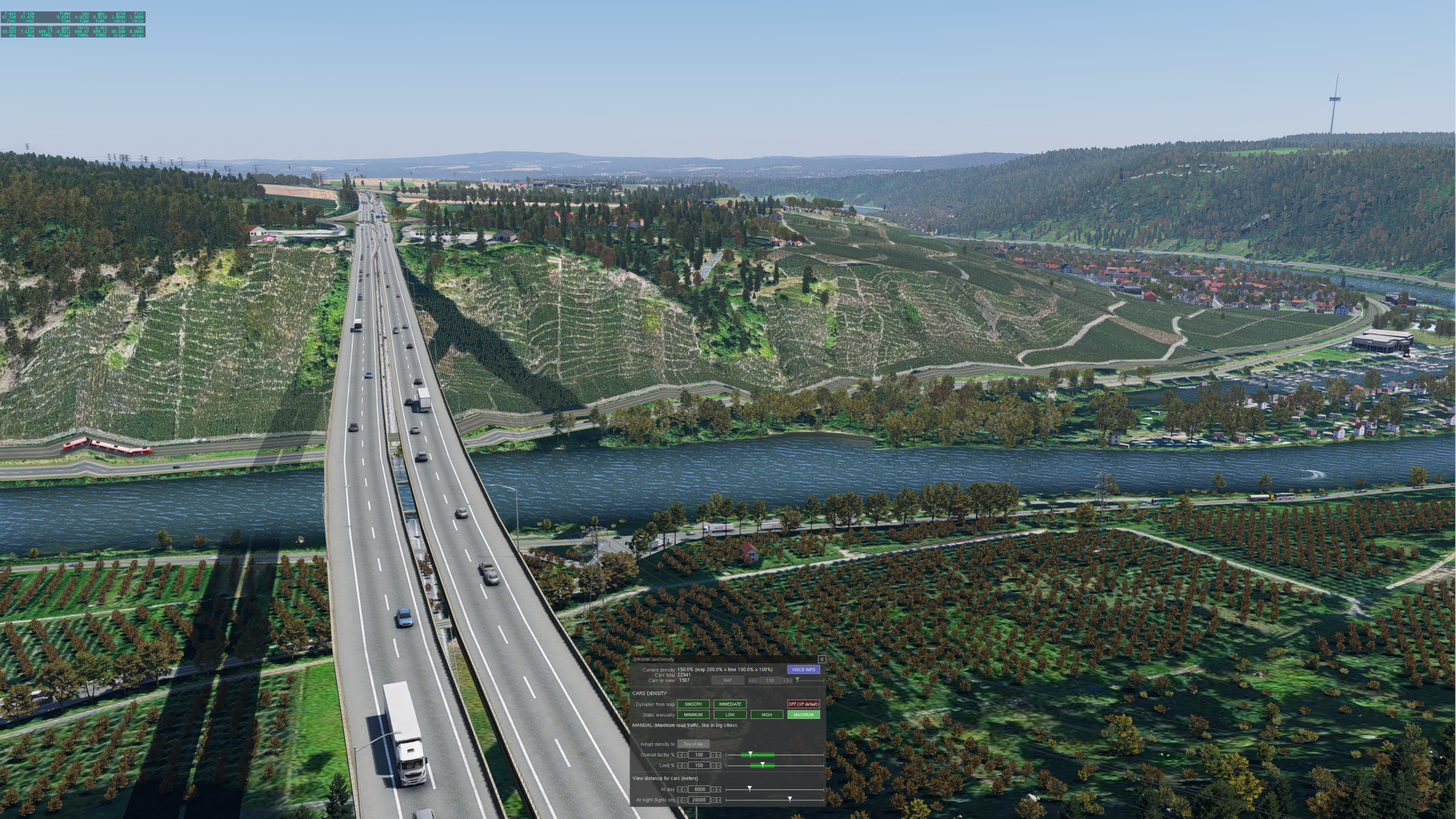The image size is (1456, 819).
Task: Click the Overall factor % value field
Action: pos(699,755)
